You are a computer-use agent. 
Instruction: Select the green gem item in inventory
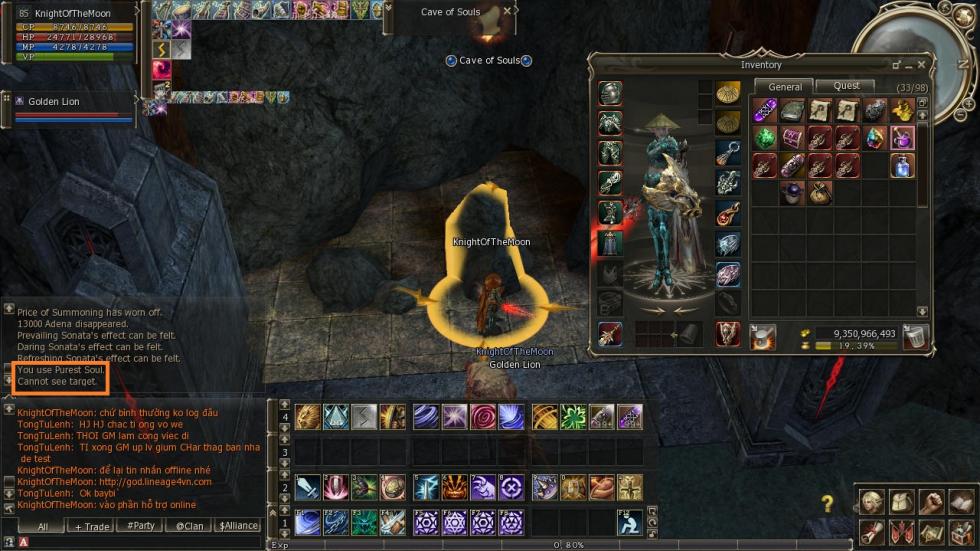click(765, 138)
